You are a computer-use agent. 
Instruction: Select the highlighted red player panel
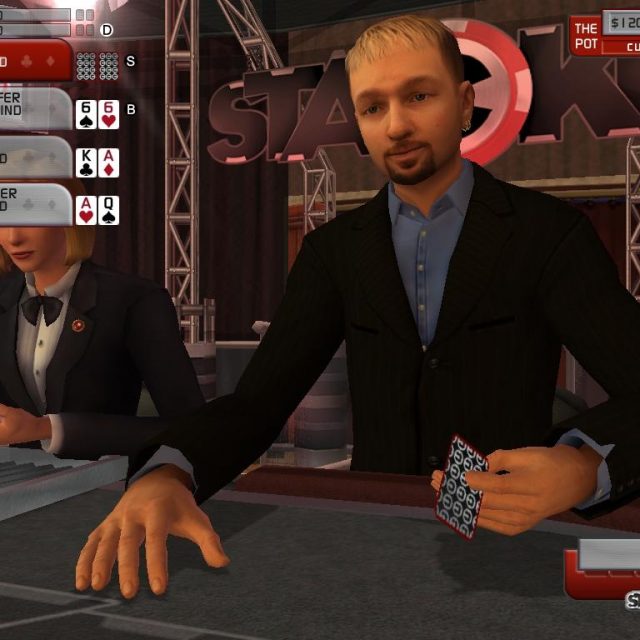(35, 60)
